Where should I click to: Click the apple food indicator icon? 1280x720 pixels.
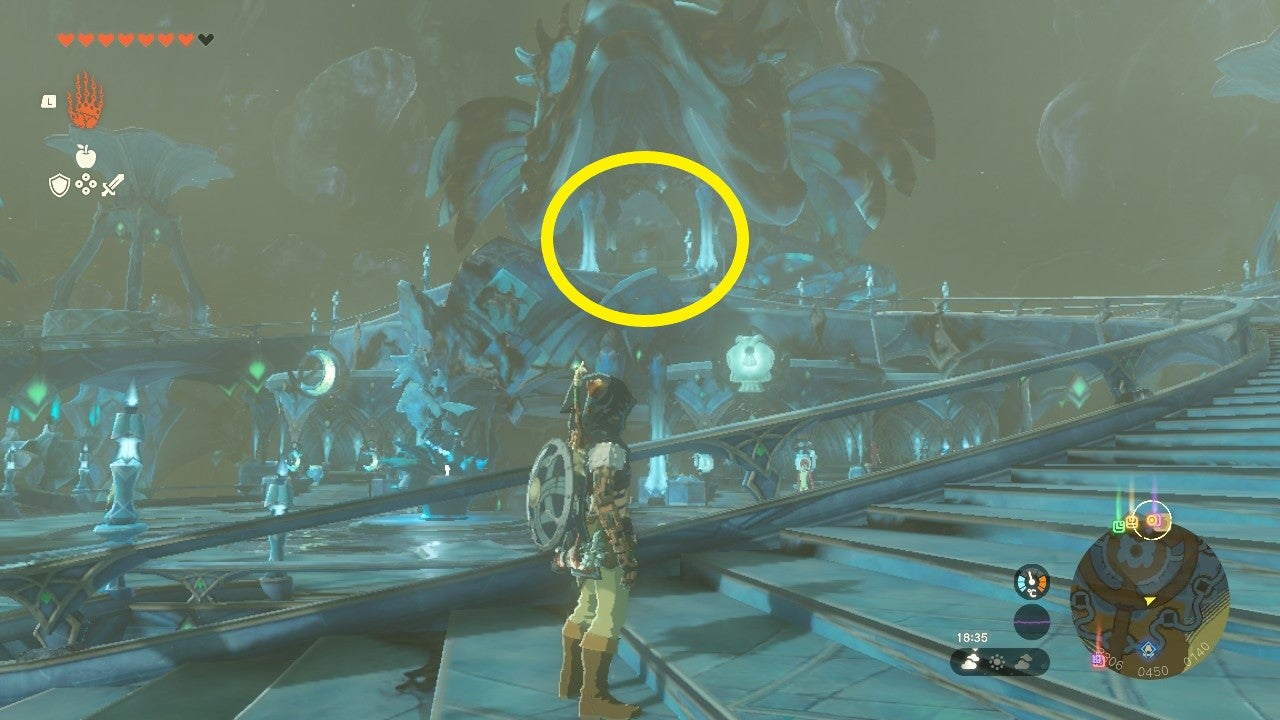(x=85, y=155)
